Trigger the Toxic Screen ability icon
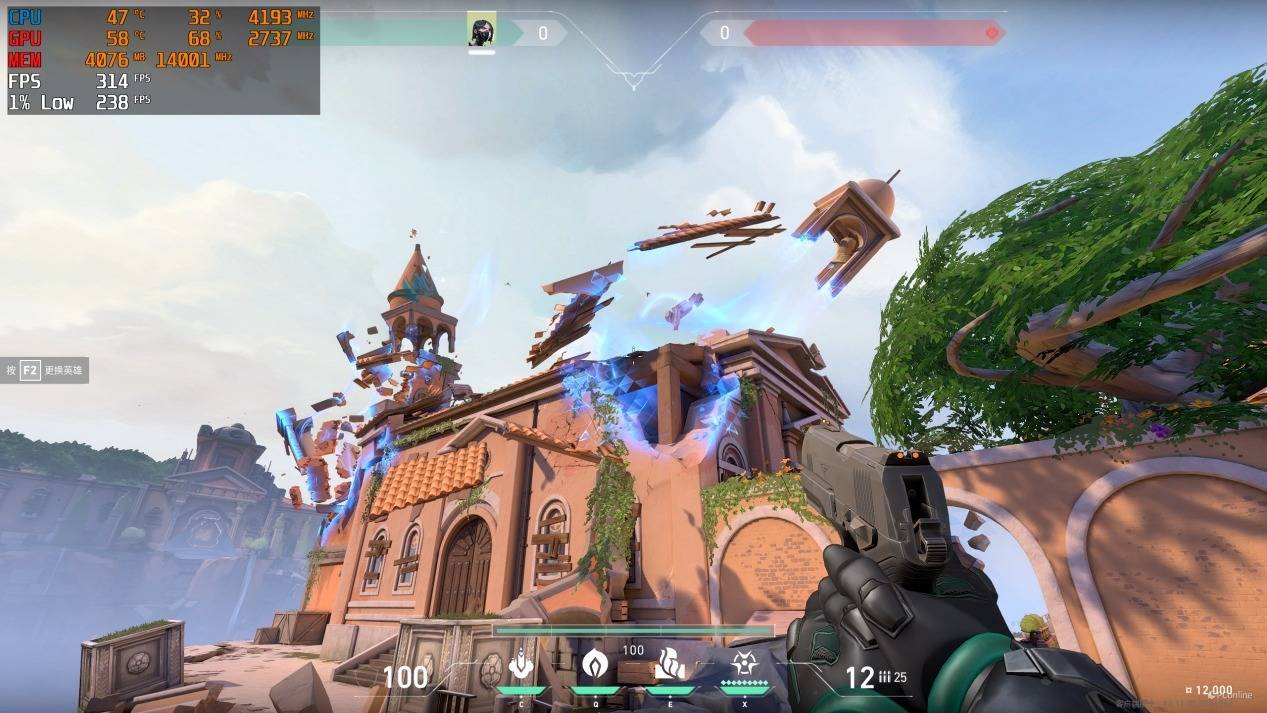 [x=669, y=664]
